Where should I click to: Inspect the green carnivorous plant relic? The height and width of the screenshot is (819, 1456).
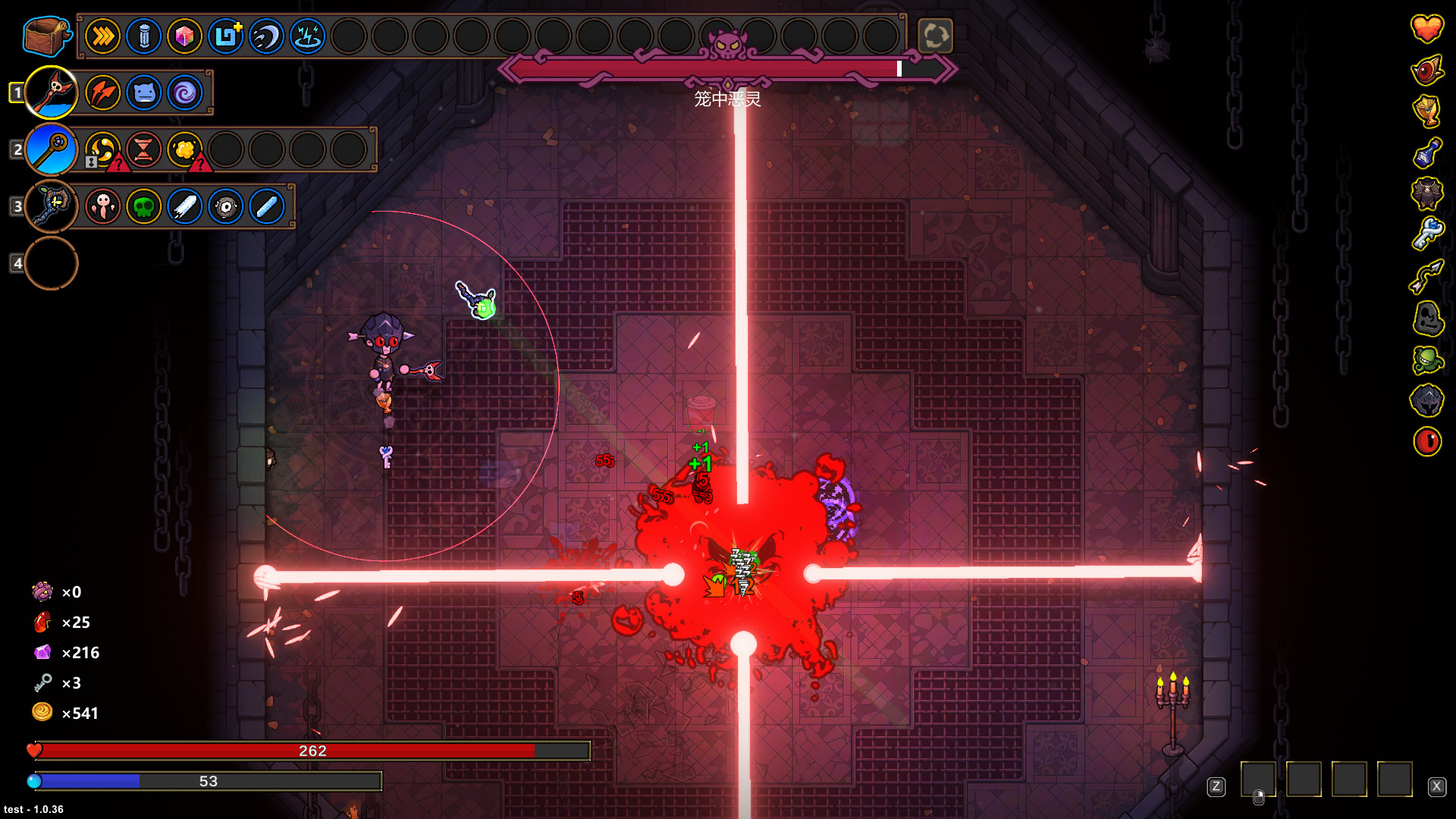1426,359
